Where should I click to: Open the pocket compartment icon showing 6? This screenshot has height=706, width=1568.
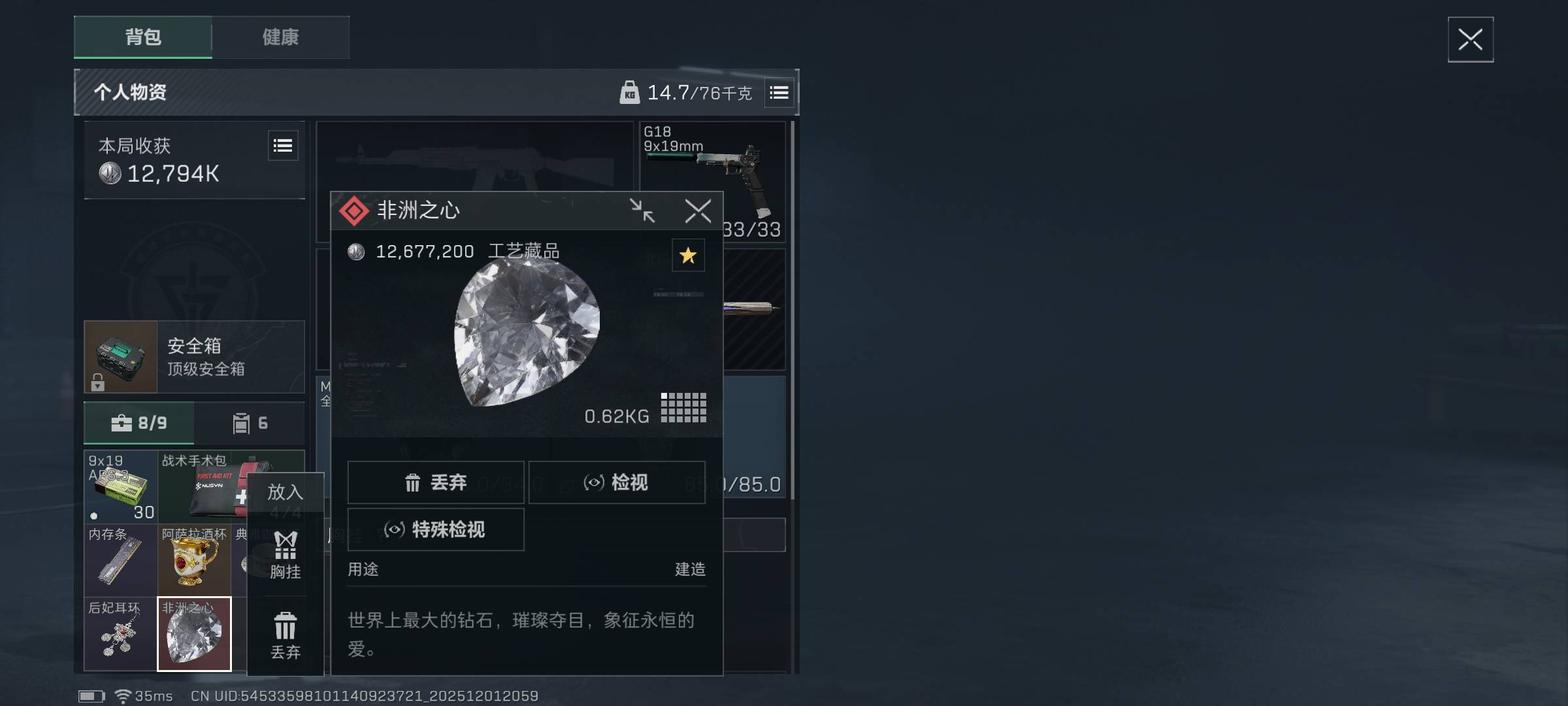pyautogui.click(x=248, y=423)
